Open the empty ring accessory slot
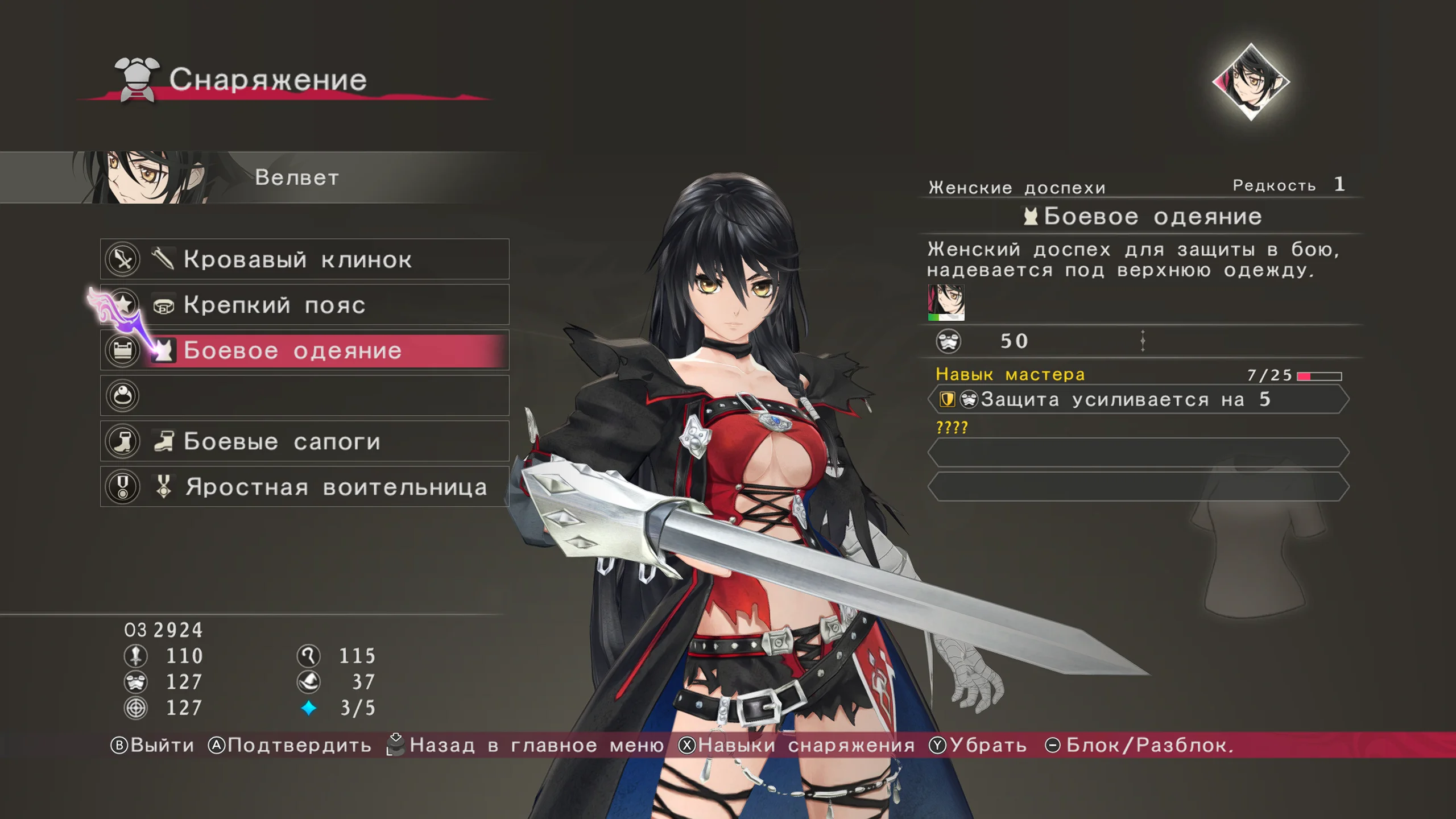Screen dimensions: 1456x819 click(x=305, y=396)
